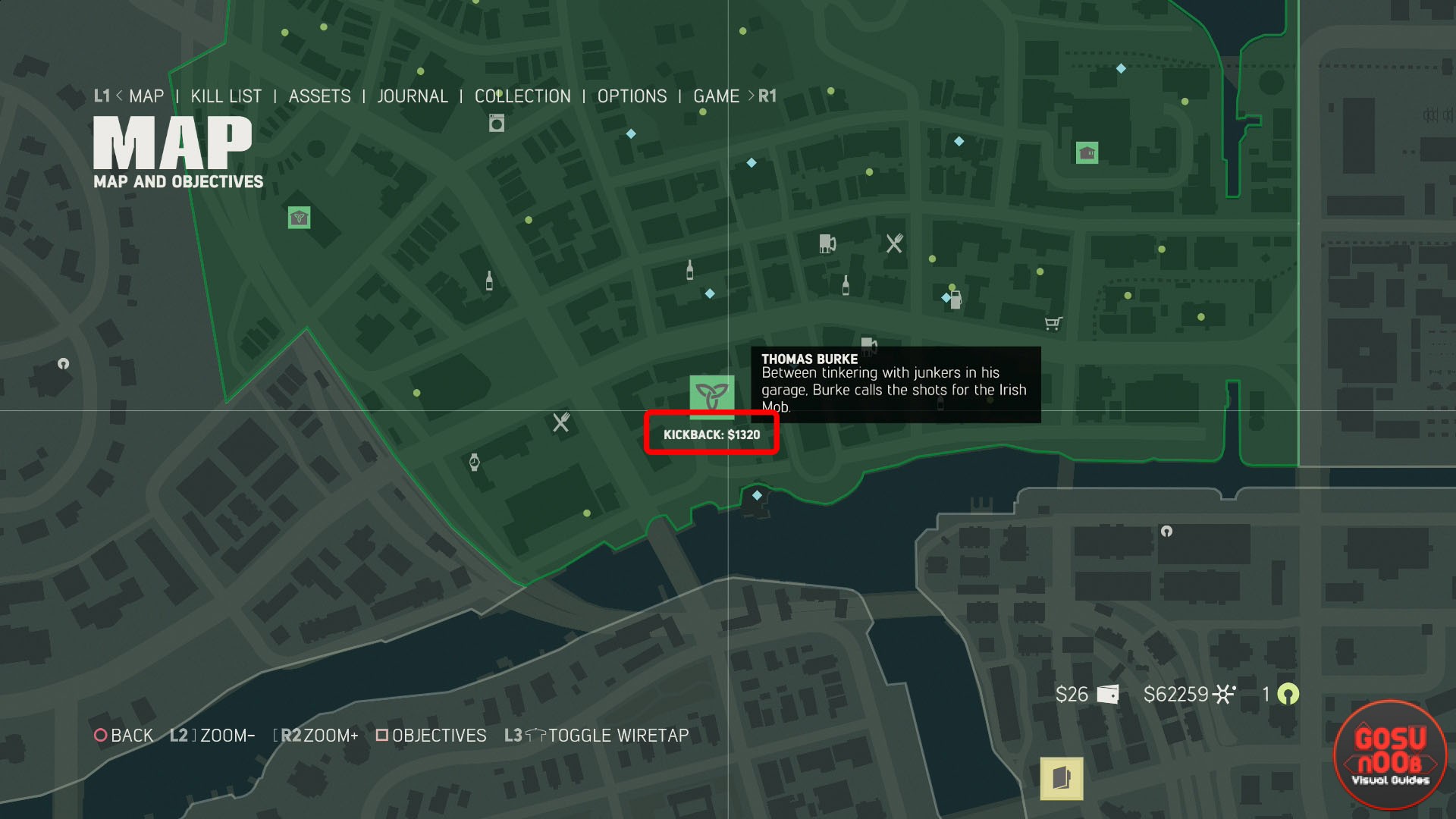Viewport: 1456px width, 819px height.
Task: Click the green wiretap counter icon
Action: [x=1288, y=694]
